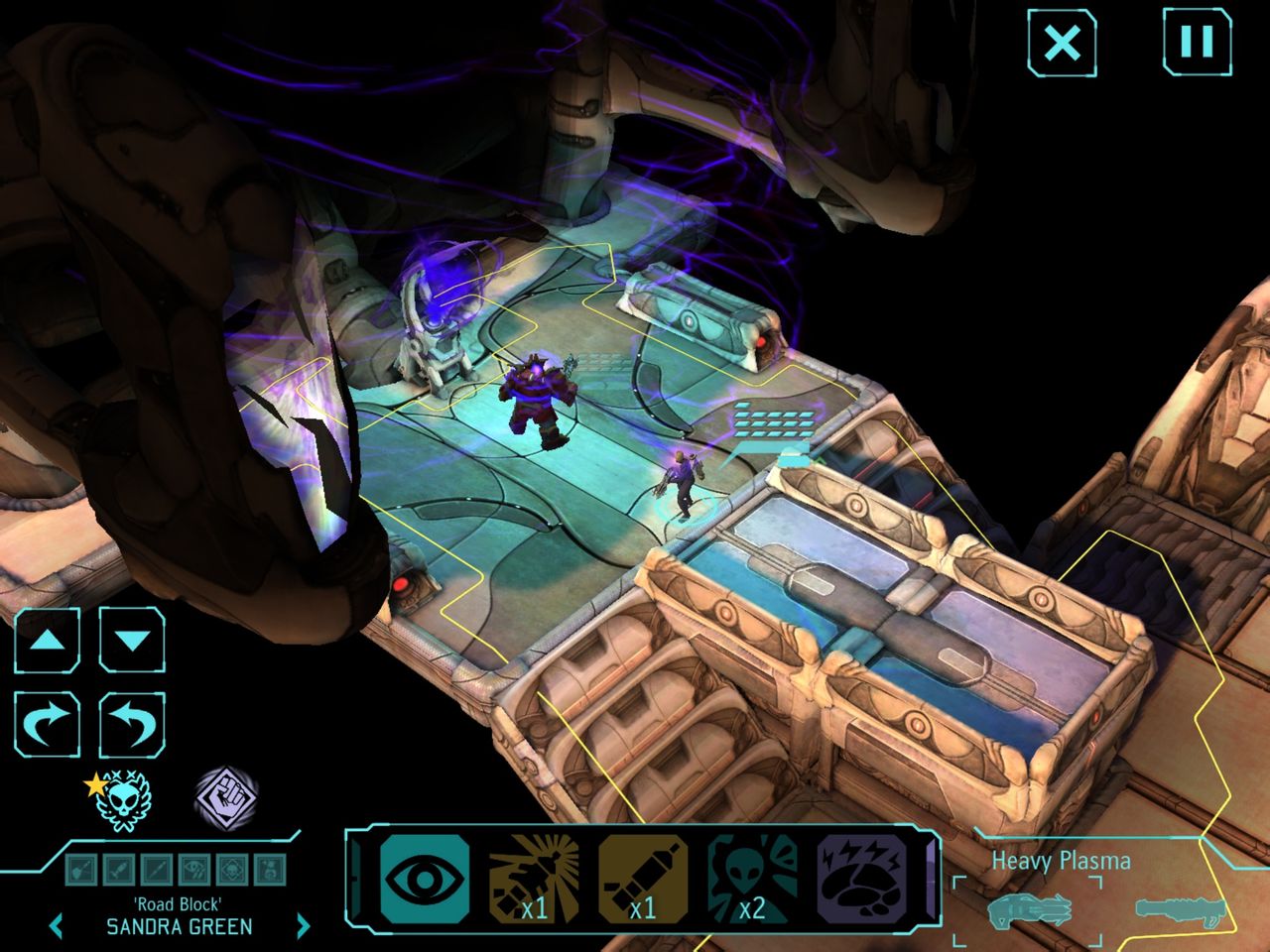This screenshot has width=1270, height=952.
Task: Select the Heavy Plasma weapon
Action: click(x=1030, y=907)
